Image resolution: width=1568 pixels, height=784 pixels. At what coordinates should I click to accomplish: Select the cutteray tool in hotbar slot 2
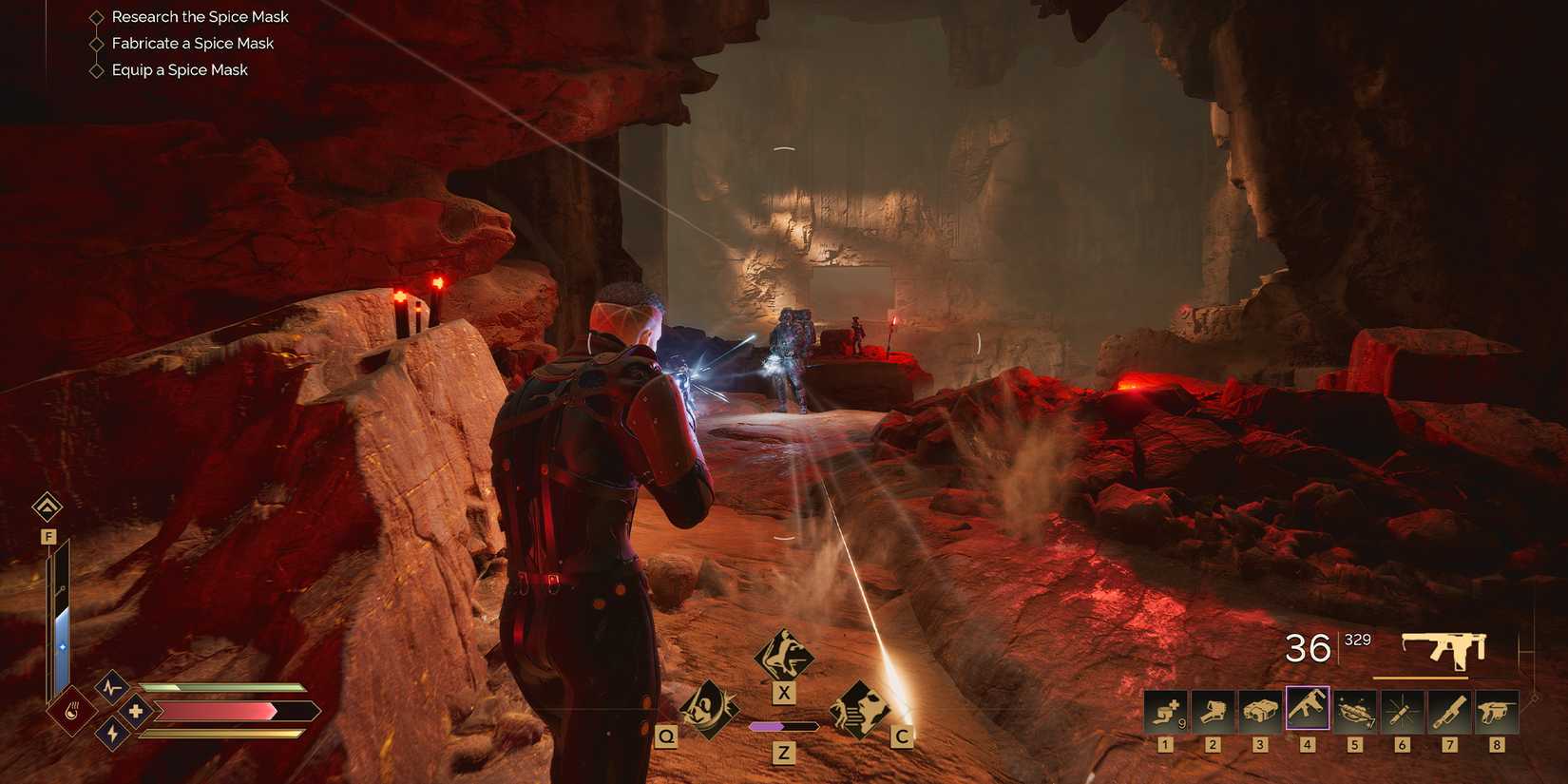(1213, 711)
